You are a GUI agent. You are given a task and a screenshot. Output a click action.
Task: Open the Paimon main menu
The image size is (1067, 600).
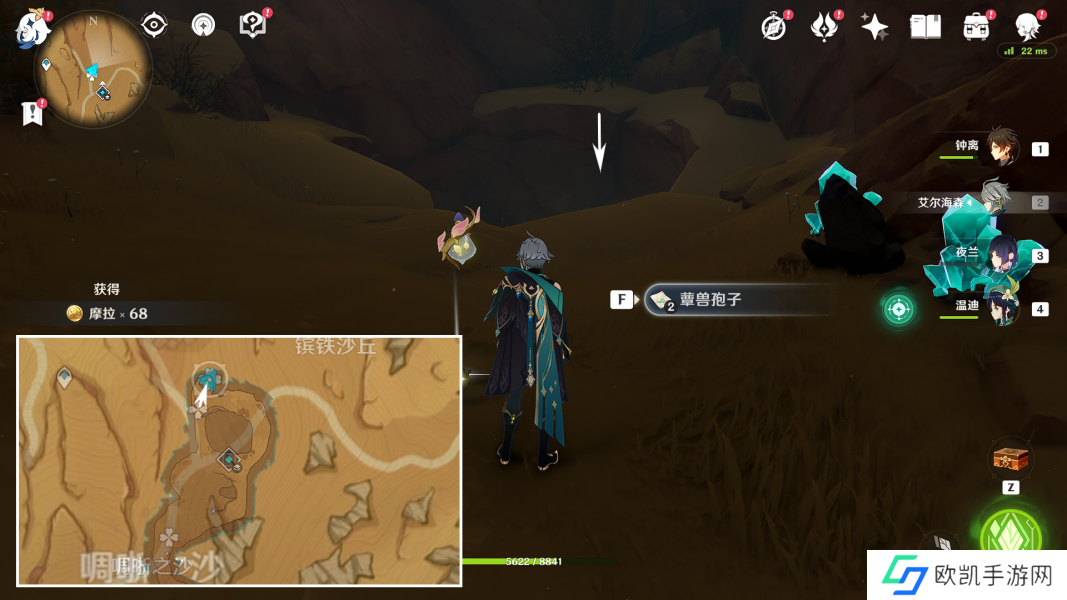(32, 28)
